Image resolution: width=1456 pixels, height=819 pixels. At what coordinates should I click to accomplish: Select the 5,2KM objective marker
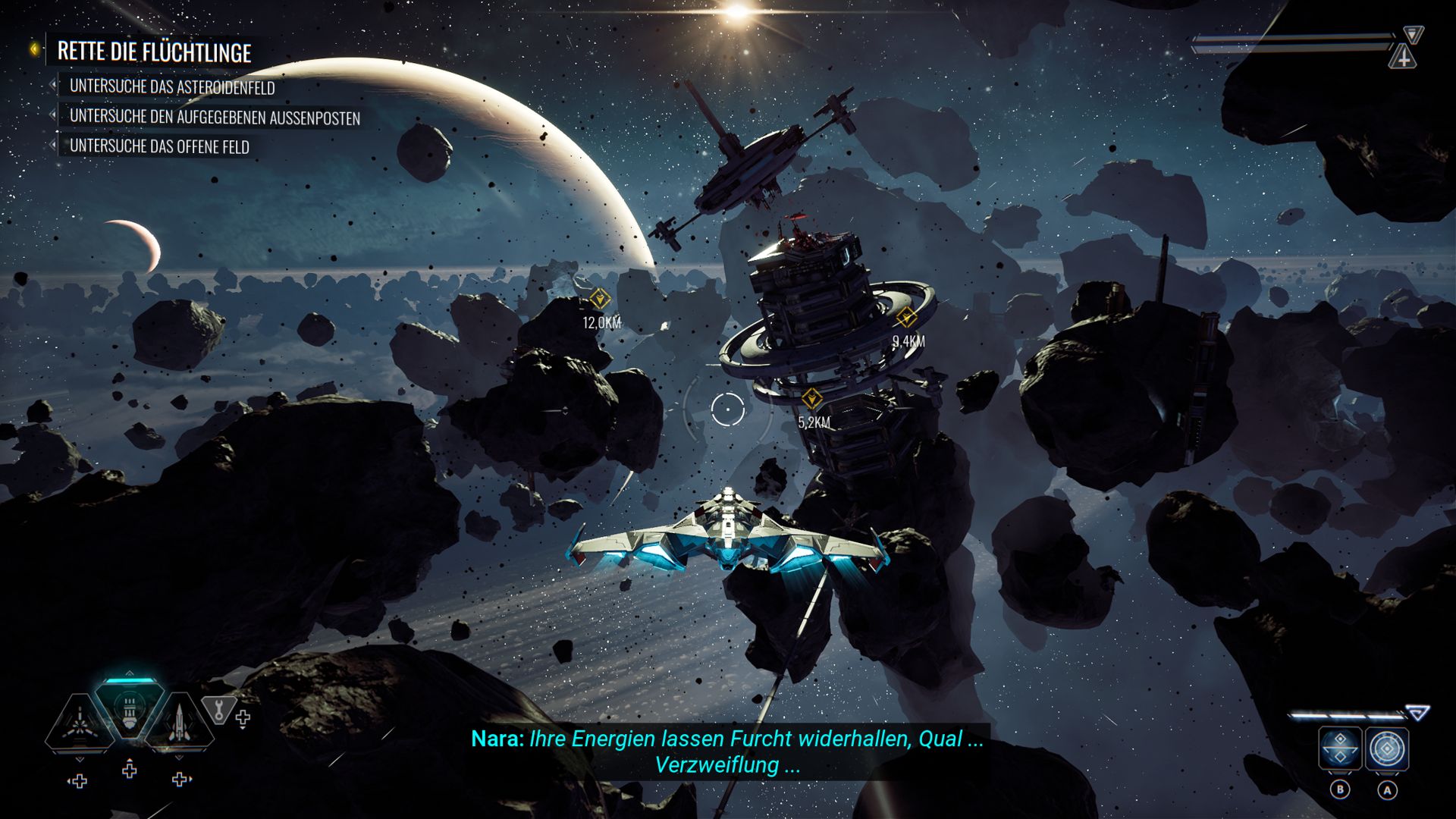pos(812,397)
